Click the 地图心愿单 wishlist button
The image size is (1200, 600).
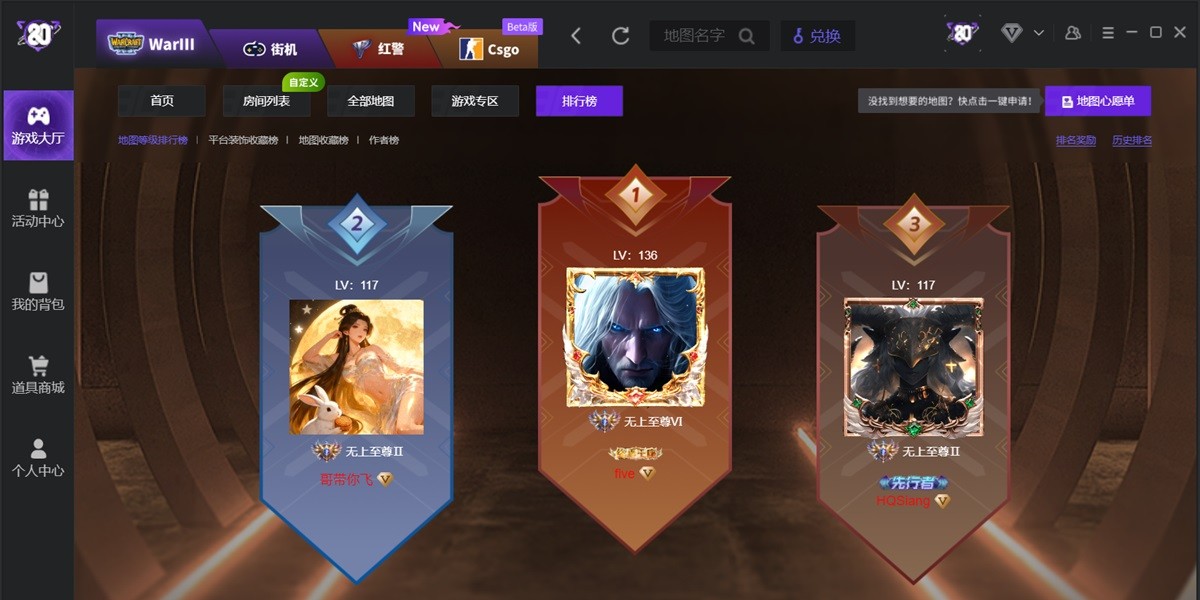(1098, 101)
